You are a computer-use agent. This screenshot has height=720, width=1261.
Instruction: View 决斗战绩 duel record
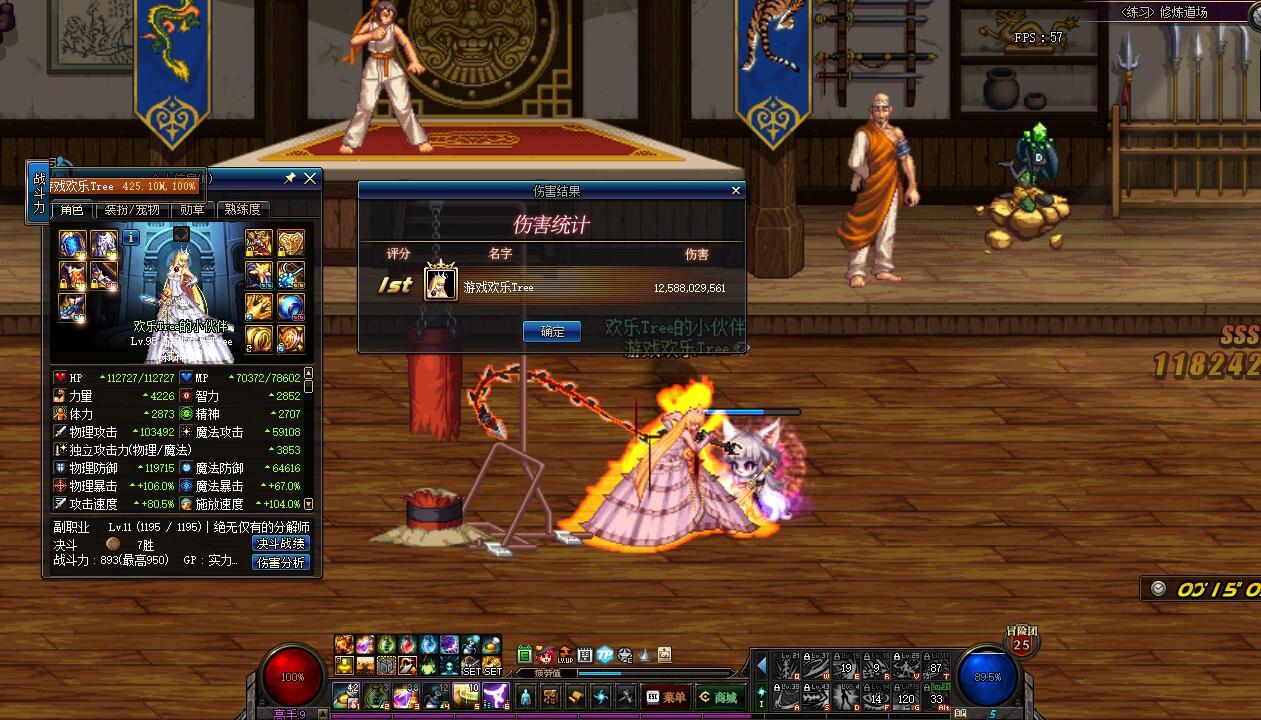pyautogui.click(x=281, y=544)
